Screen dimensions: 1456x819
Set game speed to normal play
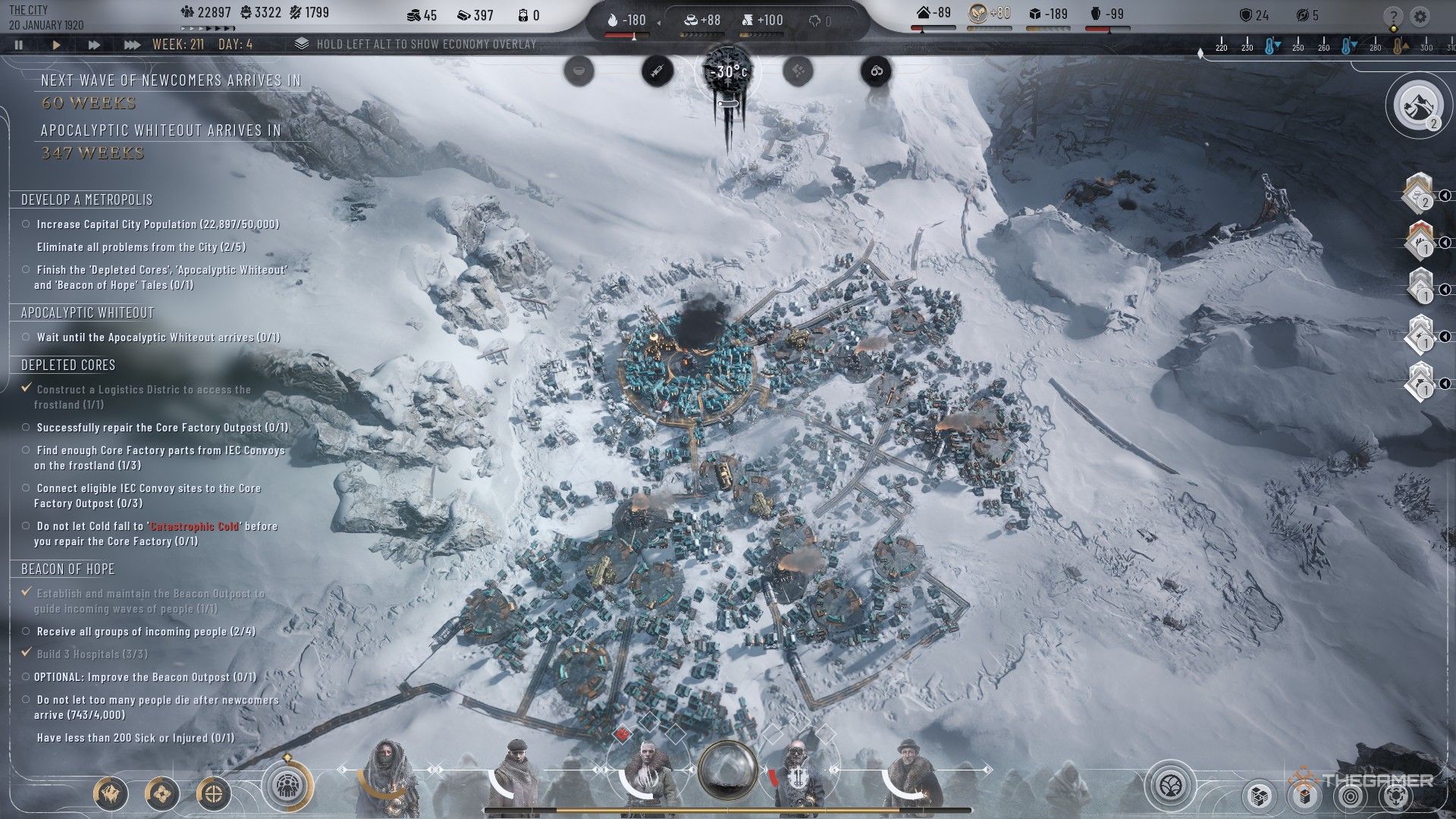point(56,45)
